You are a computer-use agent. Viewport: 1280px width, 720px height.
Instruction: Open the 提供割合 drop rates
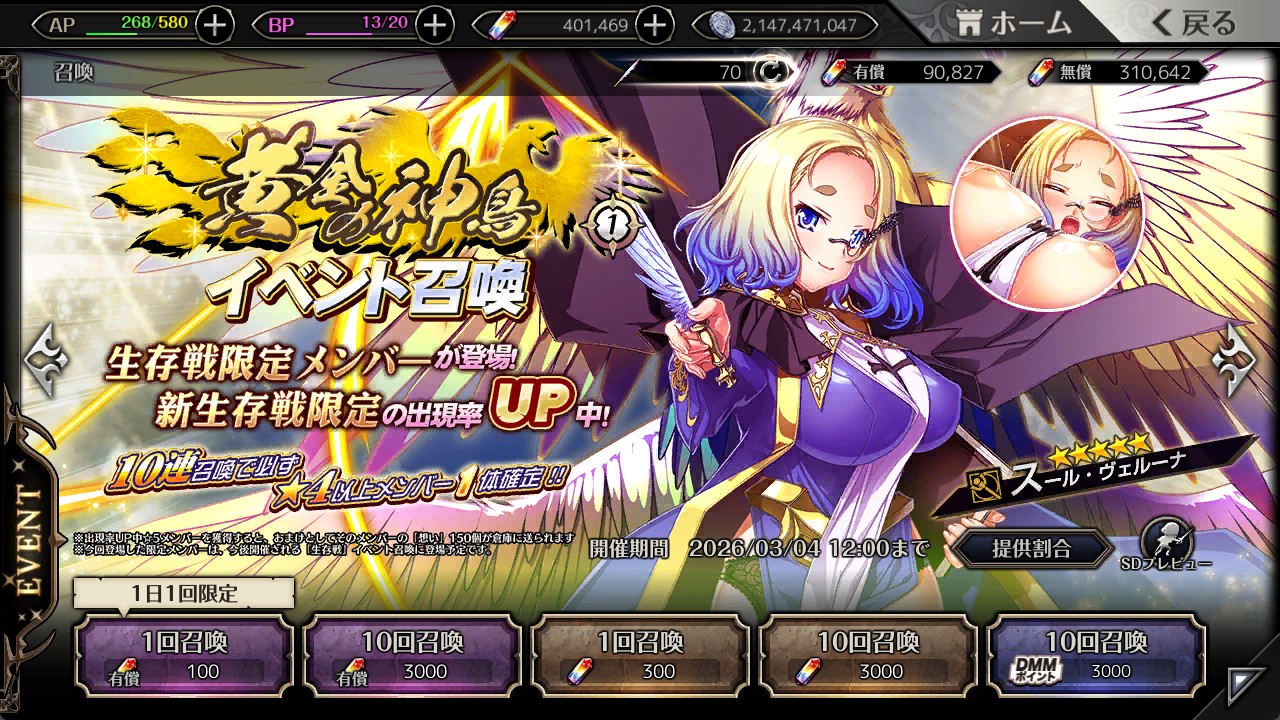[x=1031, y=548]
